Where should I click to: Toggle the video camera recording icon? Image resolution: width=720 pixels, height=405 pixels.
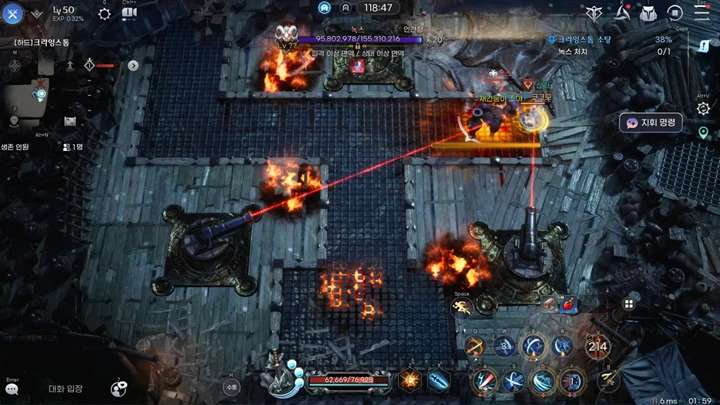(x=129, y=14)
